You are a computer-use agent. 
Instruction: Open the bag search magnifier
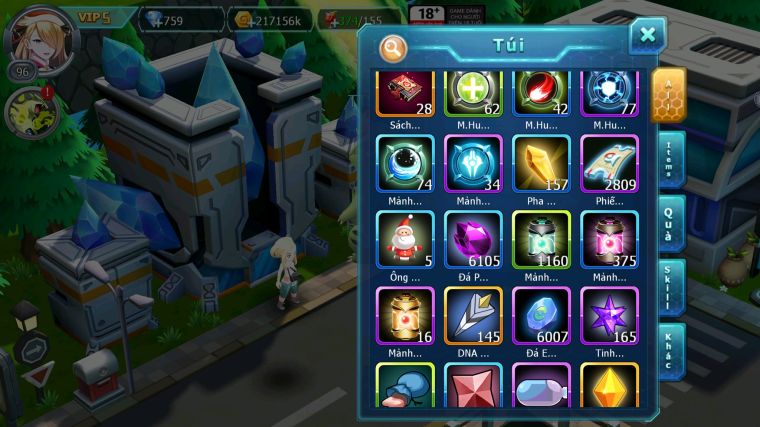[x=393, y=46]
